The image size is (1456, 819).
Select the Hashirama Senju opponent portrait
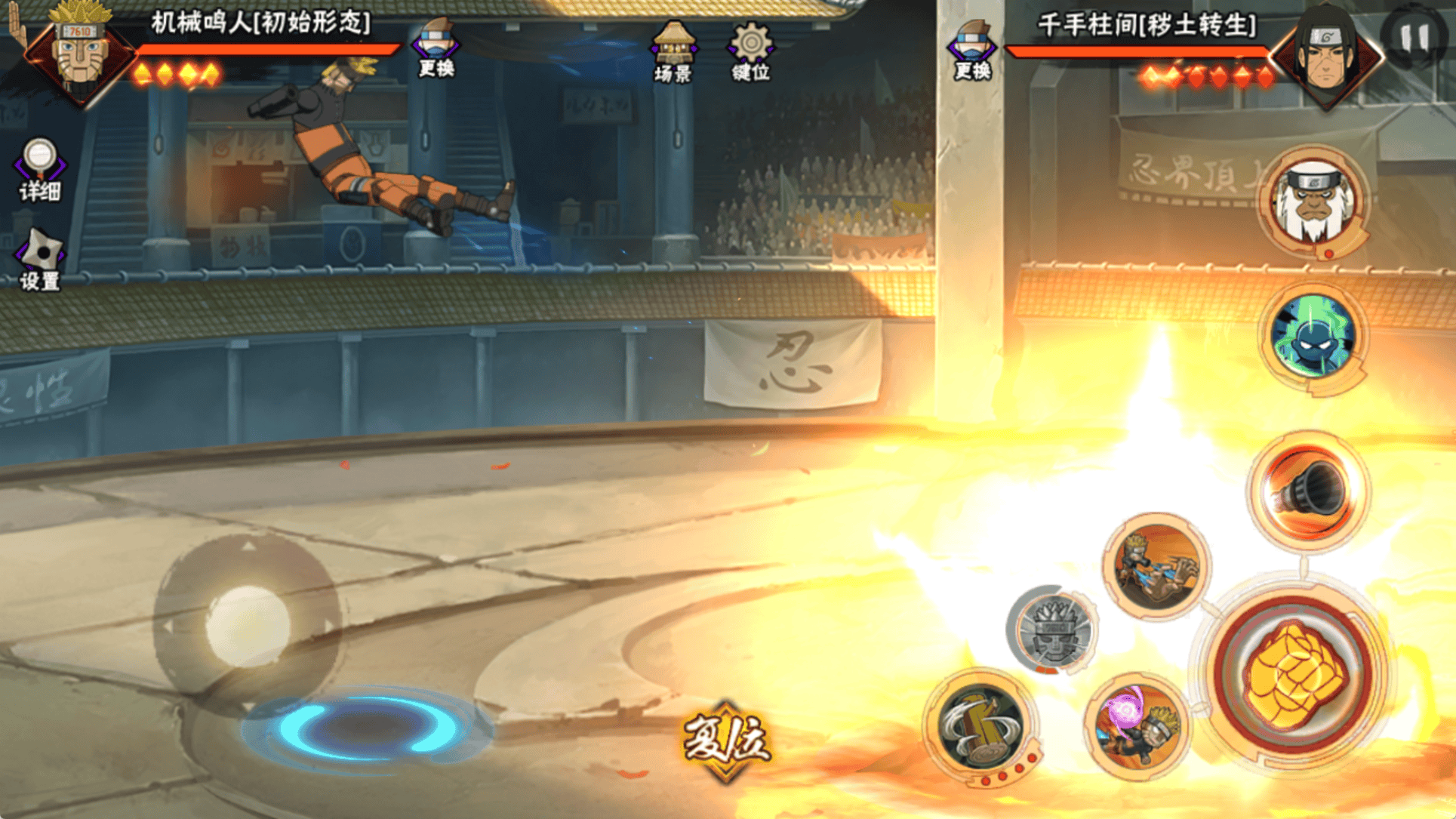click(x=1326, y=55)
